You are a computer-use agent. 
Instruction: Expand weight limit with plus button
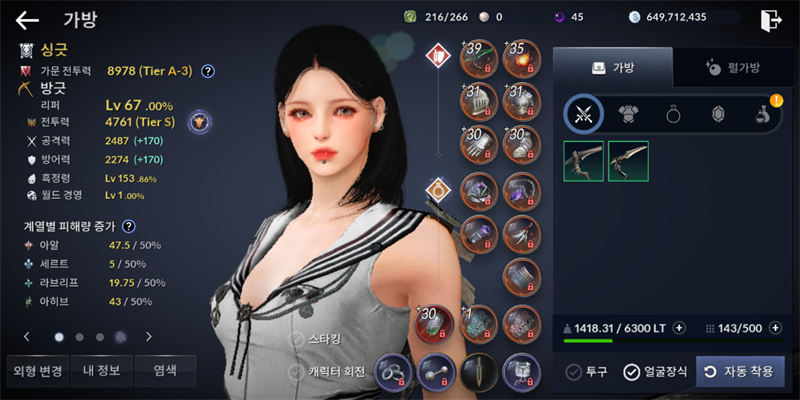(x=679, y=327)
